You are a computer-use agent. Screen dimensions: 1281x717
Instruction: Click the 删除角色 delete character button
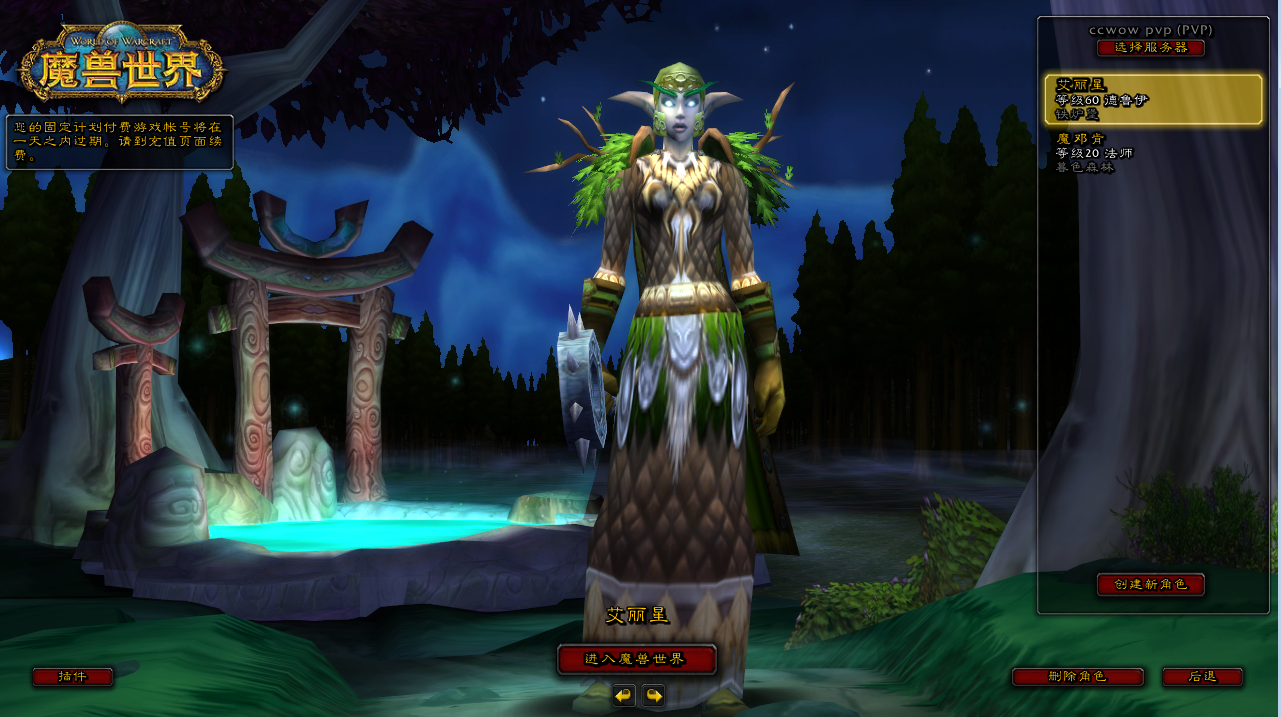(1077, 677)
